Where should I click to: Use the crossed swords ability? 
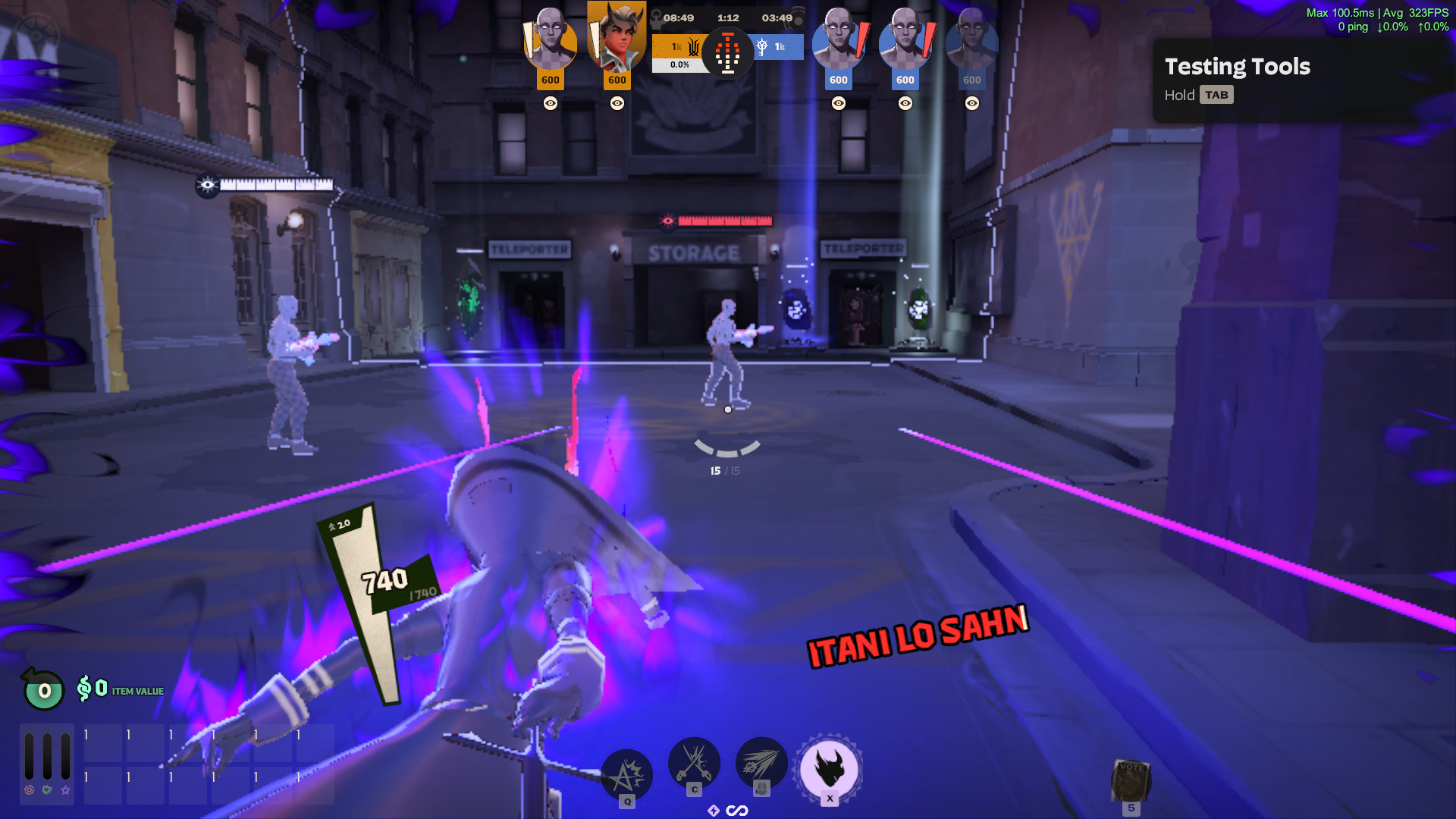click(x=694, y=763)
